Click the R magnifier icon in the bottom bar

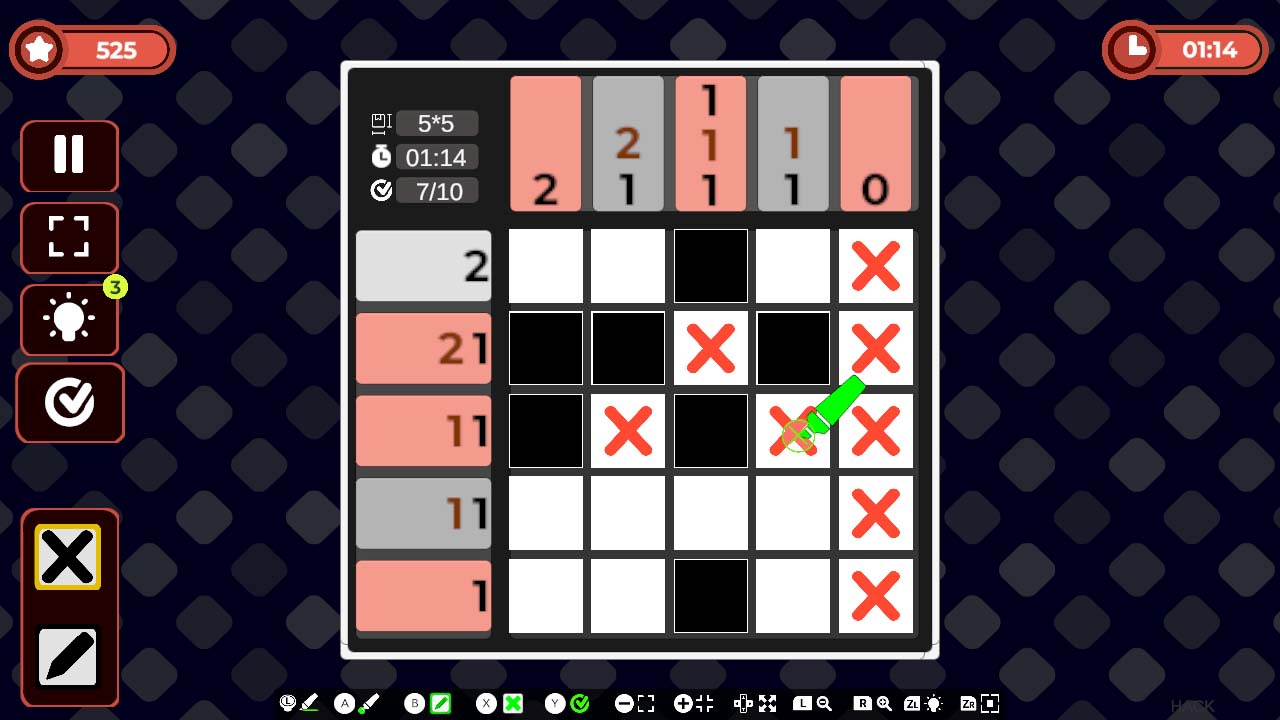click(872, 703)
